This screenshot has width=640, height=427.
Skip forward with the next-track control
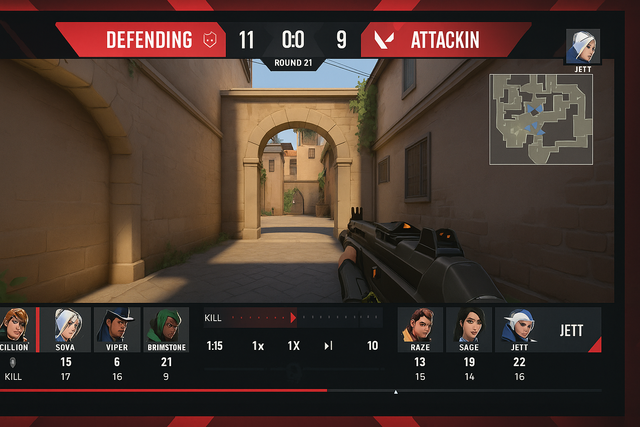[328, 346]
